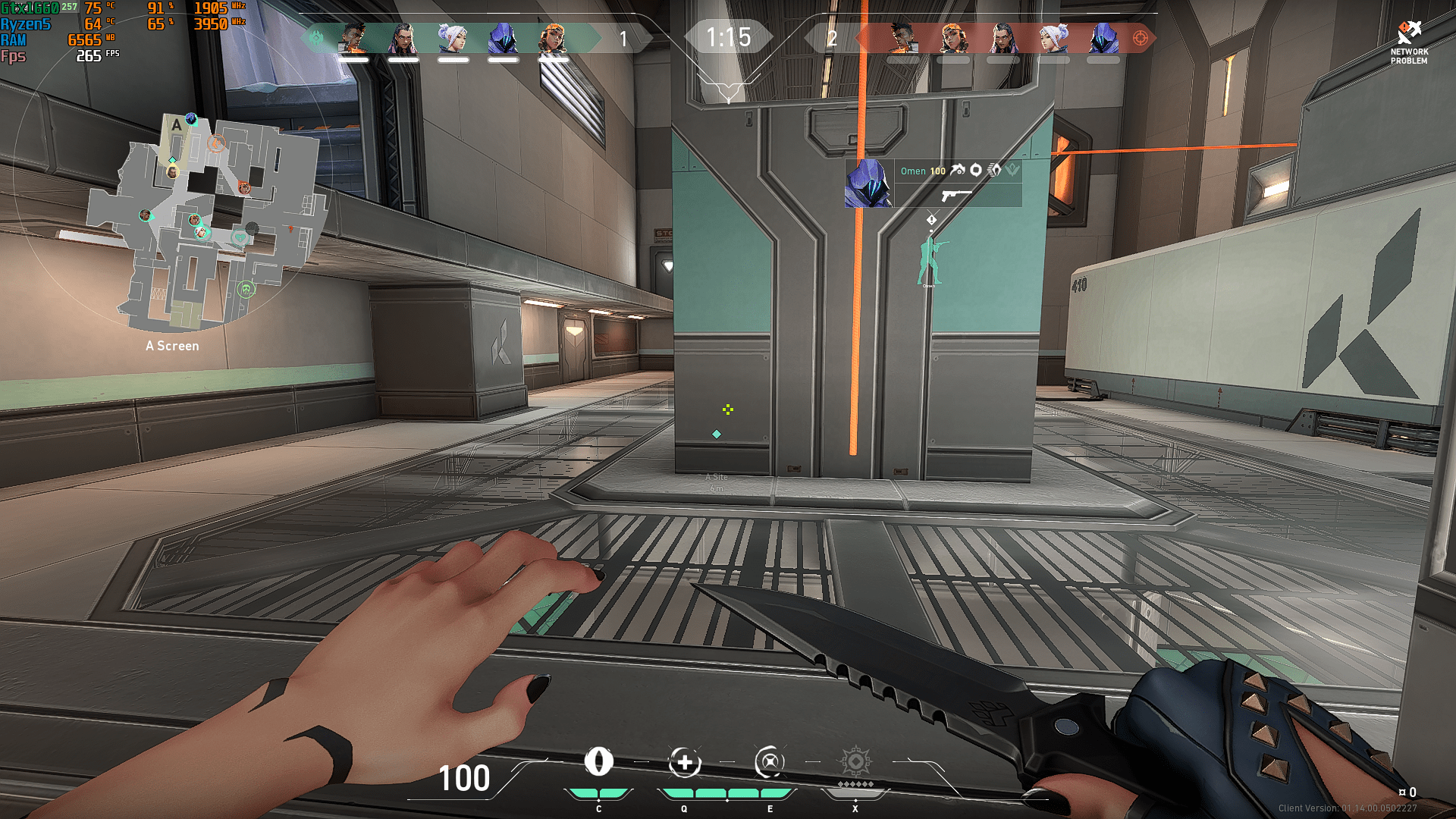Click the spray icon in Omen's equipment row
Screen dimensions: 1456x819
coord(958,171)
